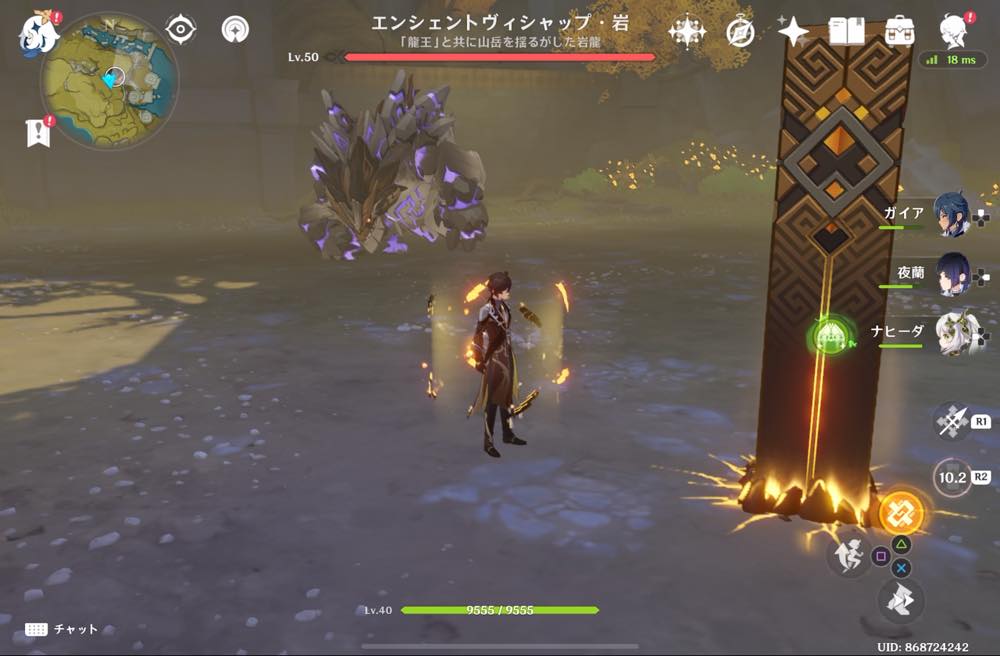Open the four-pointed star wish icon
The height and width of the screenshot is (656, 1000).
pyautogui.click(x=793, y=33)
